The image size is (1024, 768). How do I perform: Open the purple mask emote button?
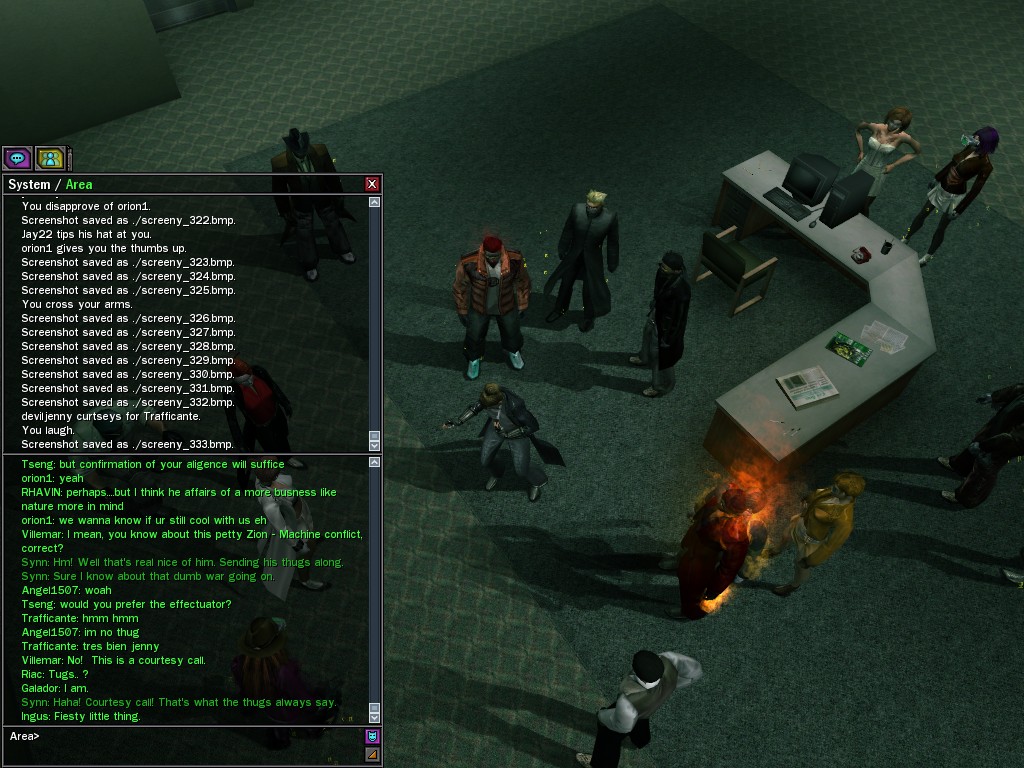pyautogui.click(x=372, y=736)
